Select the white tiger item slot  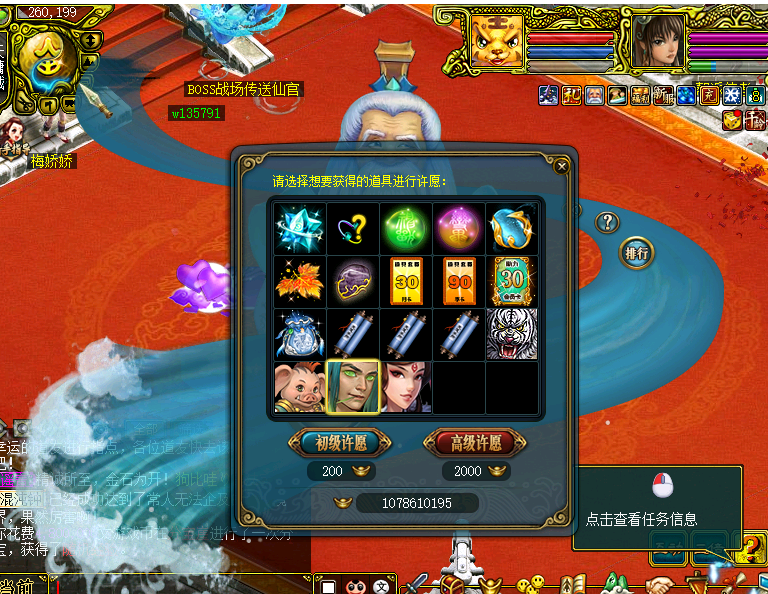[512, 334]
